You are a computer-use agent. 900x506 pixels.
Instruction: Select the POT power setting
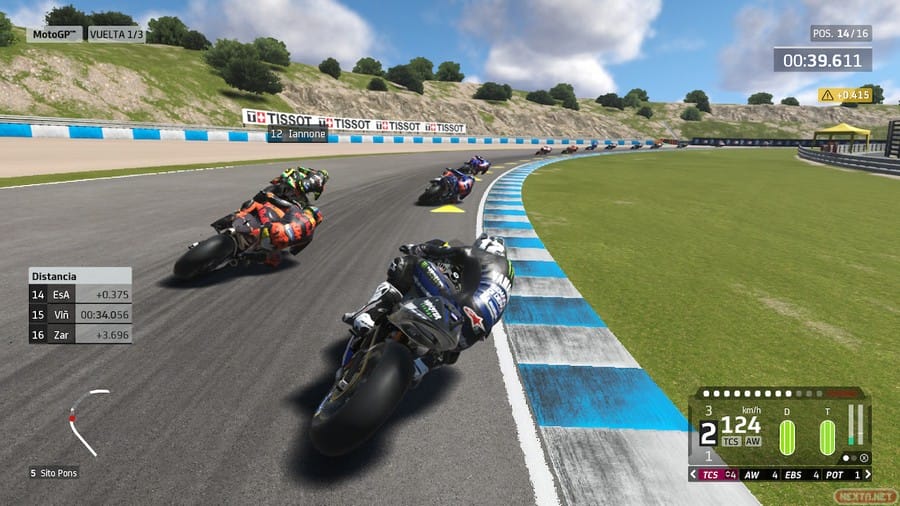pyautogui.click(x=840, y=474)
